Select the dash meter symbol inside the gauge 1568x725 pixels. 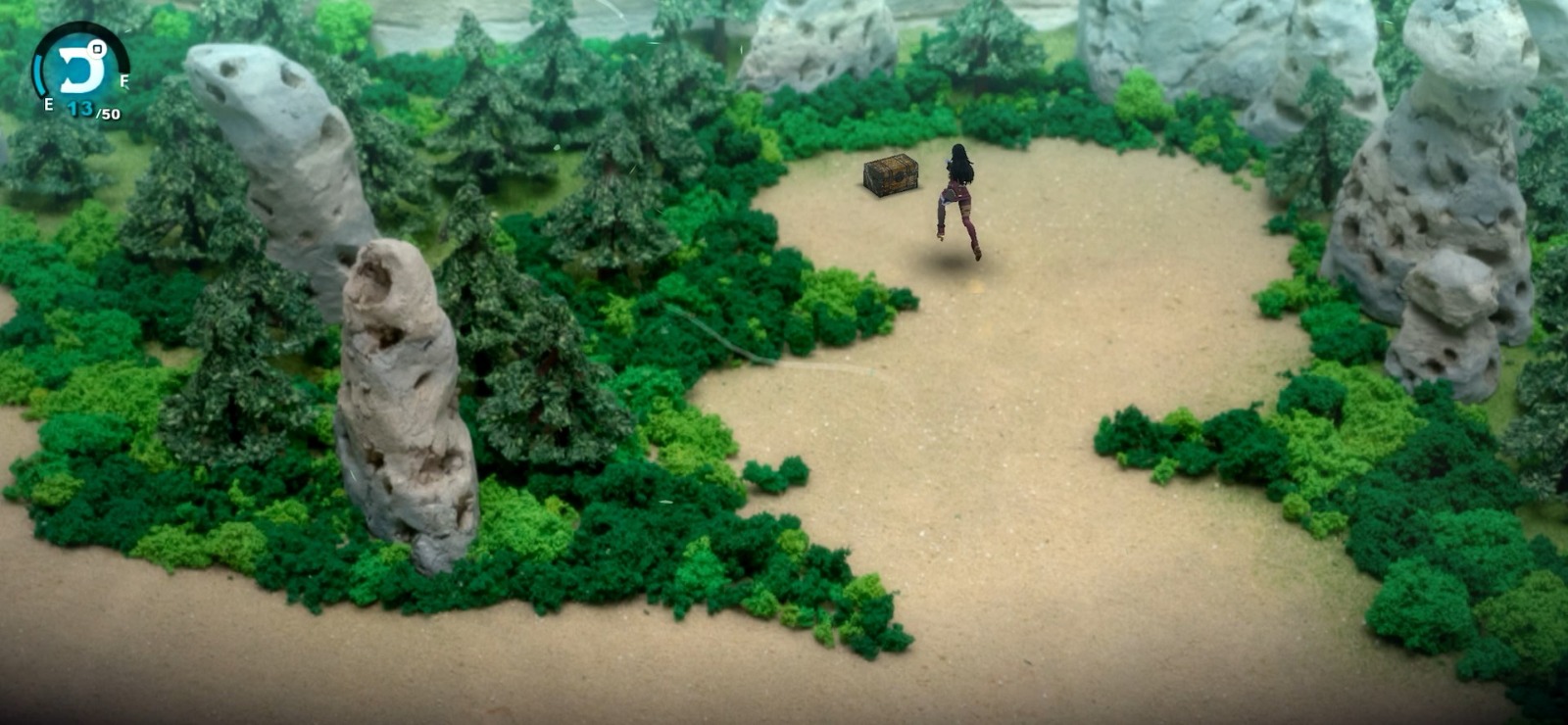pos(81,67)
